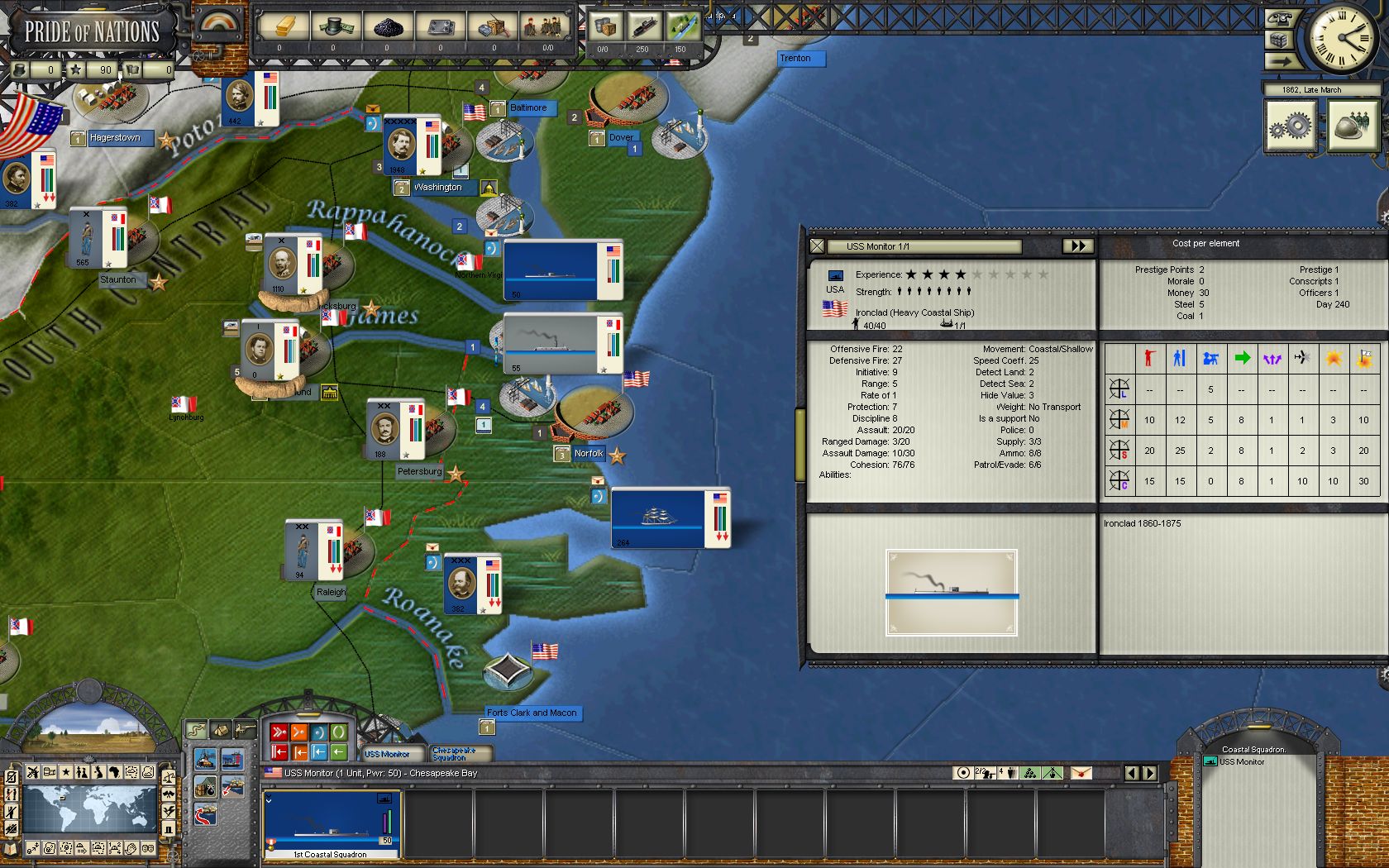Image resolution: width=1389 pixels, height=868 pixels.
Task: Choose the green retreat arrow order
Action: (x=339, y=752)
